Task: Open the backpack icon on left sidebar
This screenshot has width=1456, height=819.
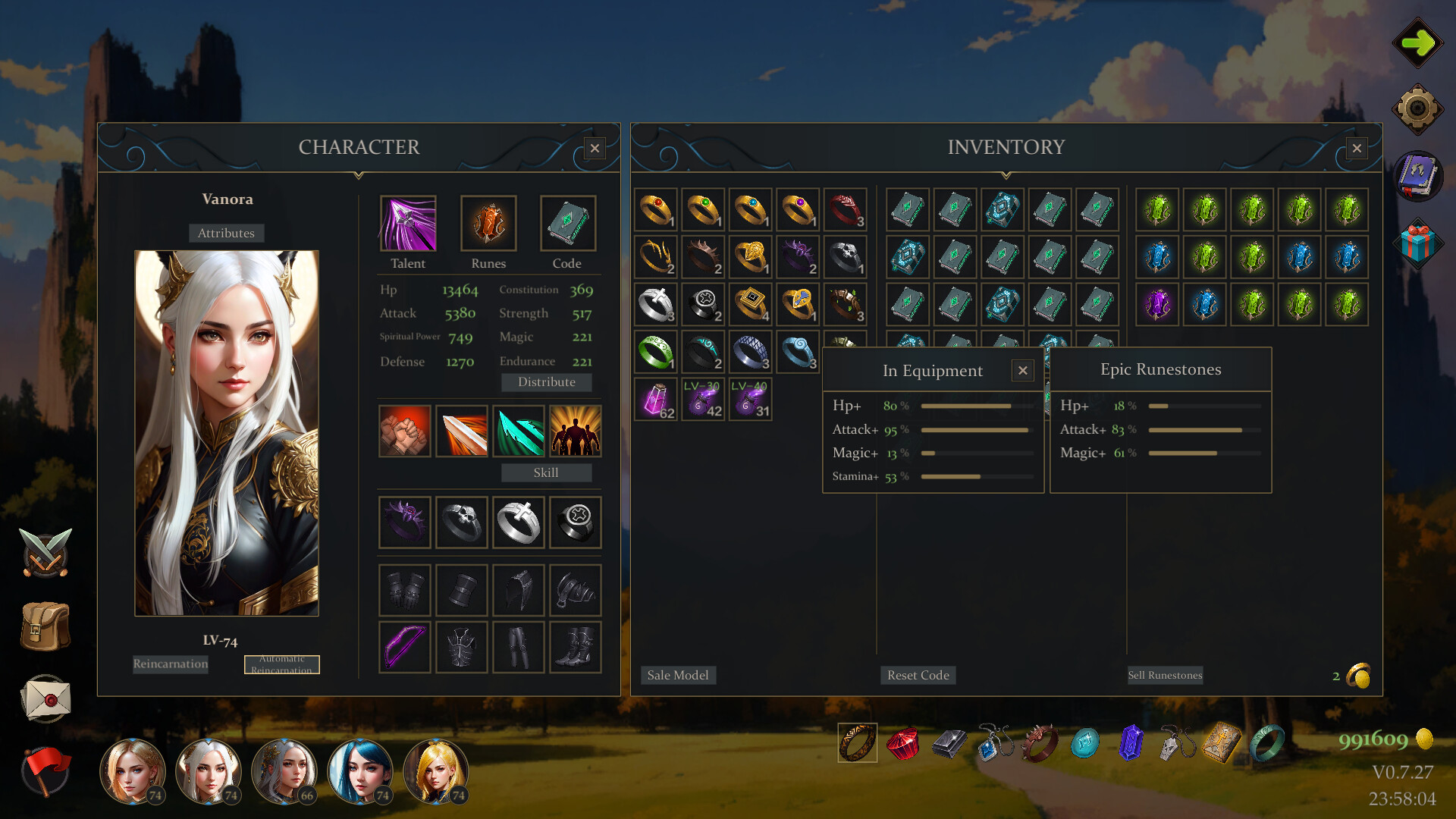Action: pyautogui.click(x=44, y=626)
